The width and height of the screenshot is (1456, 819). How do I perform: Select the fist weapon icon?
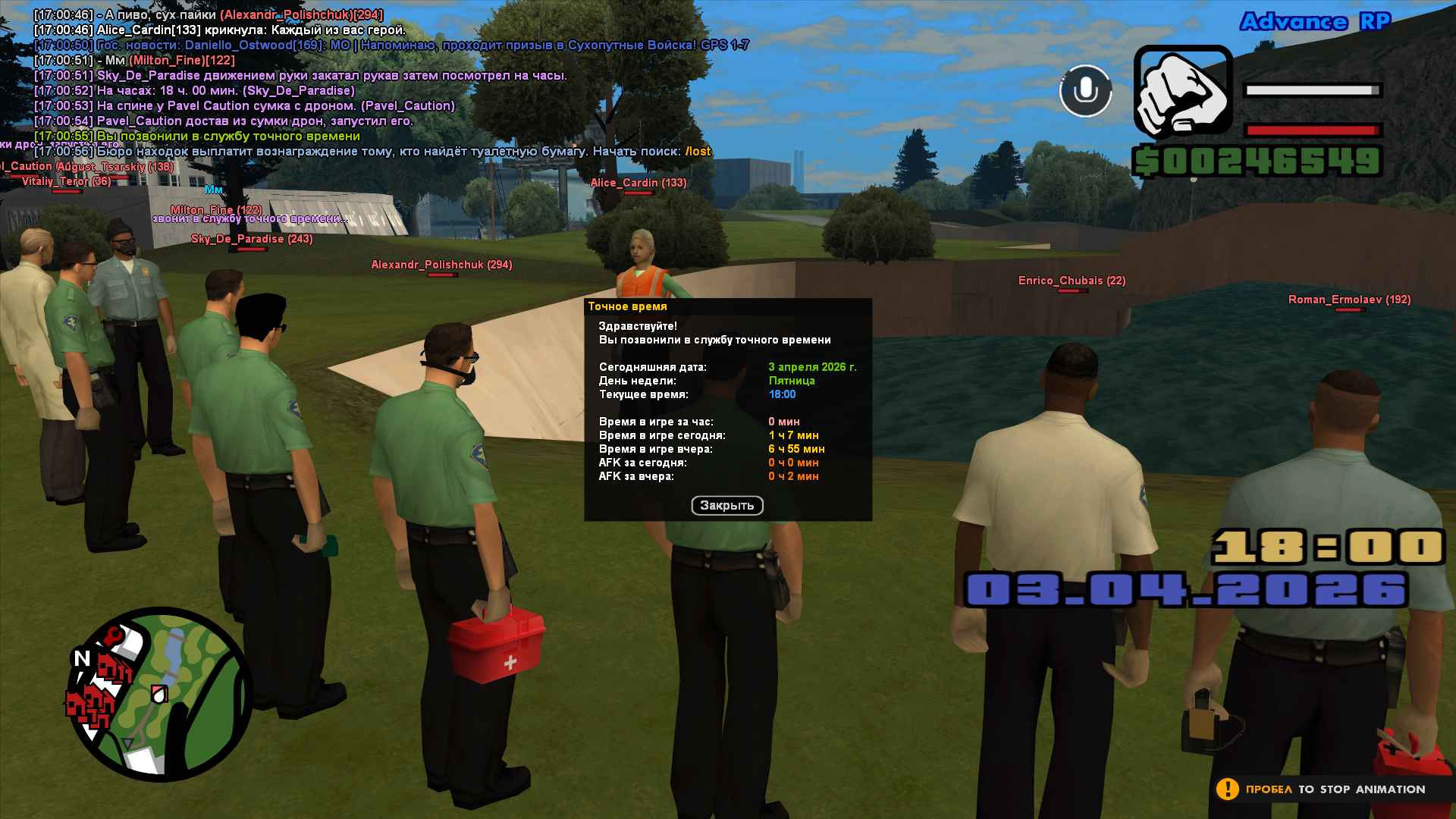1182,91
